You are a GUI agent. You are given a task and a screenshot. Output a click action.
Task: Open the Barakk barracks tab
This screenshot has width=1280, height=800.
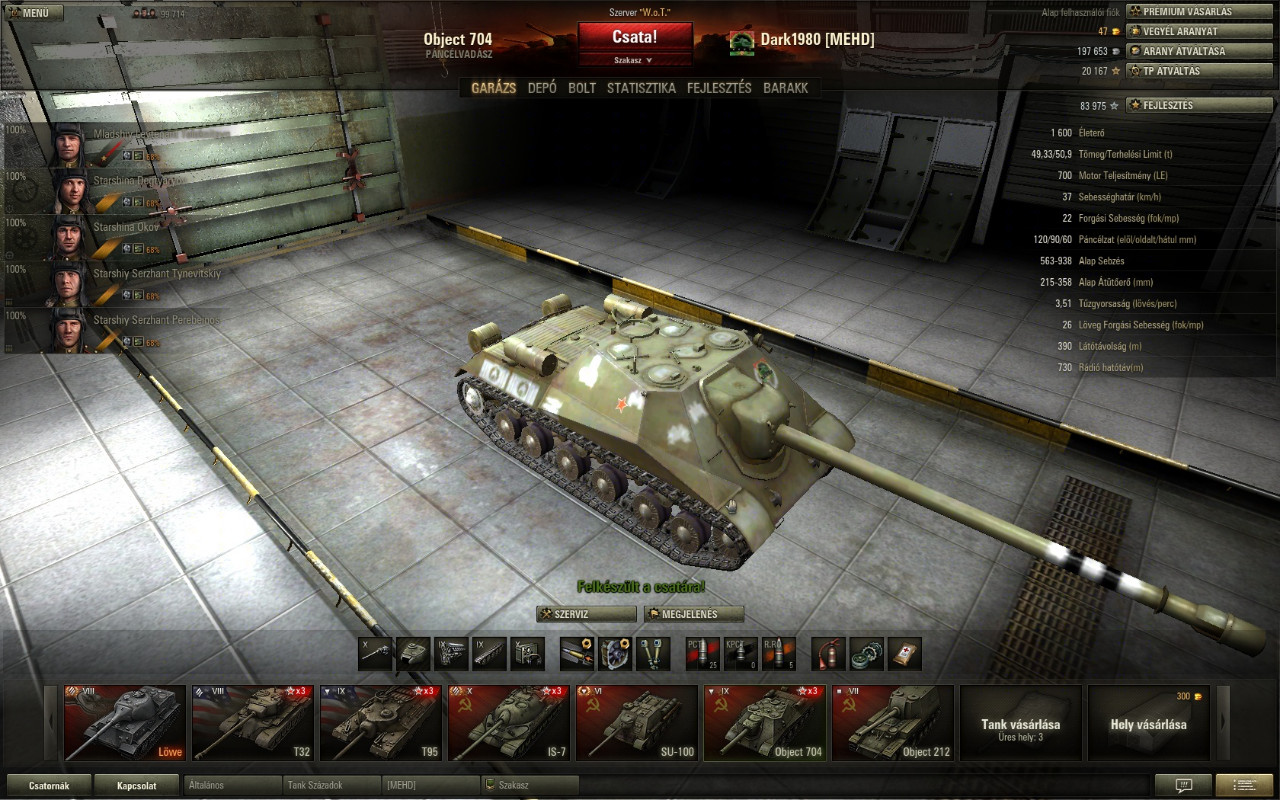click(x=785, y=88)
